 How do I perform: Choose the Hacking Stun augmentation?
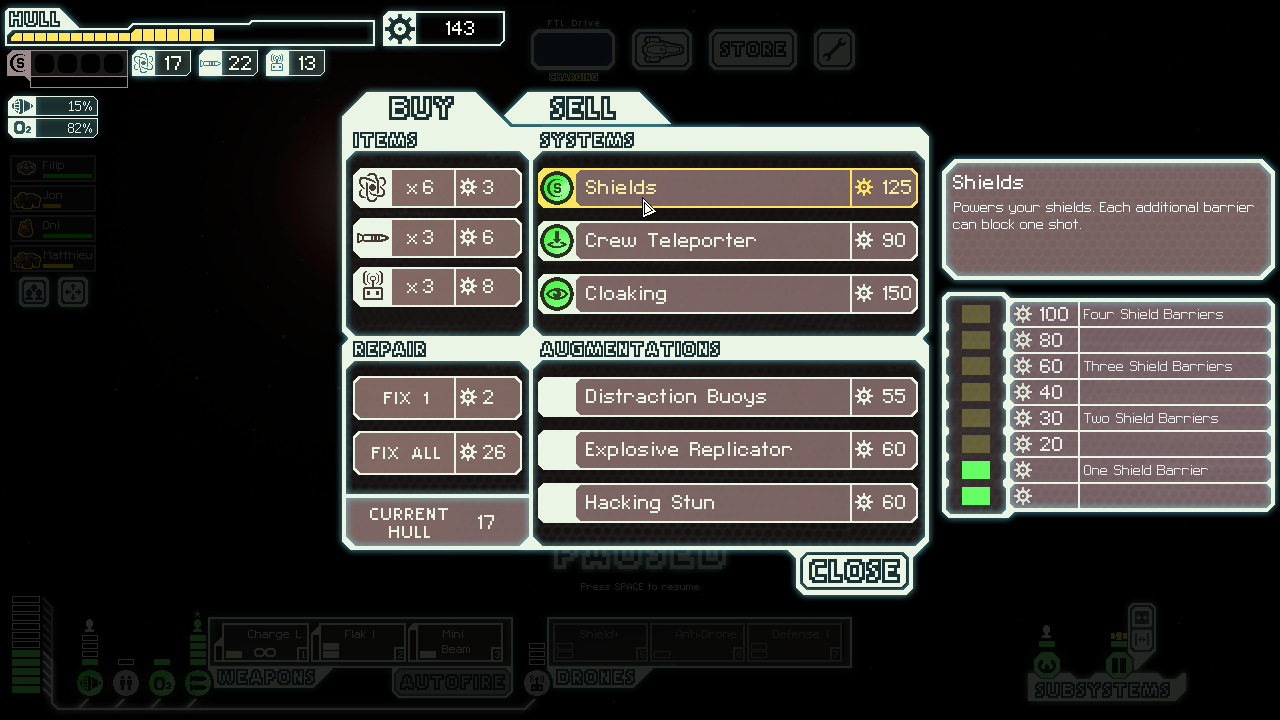pos(727,503)
